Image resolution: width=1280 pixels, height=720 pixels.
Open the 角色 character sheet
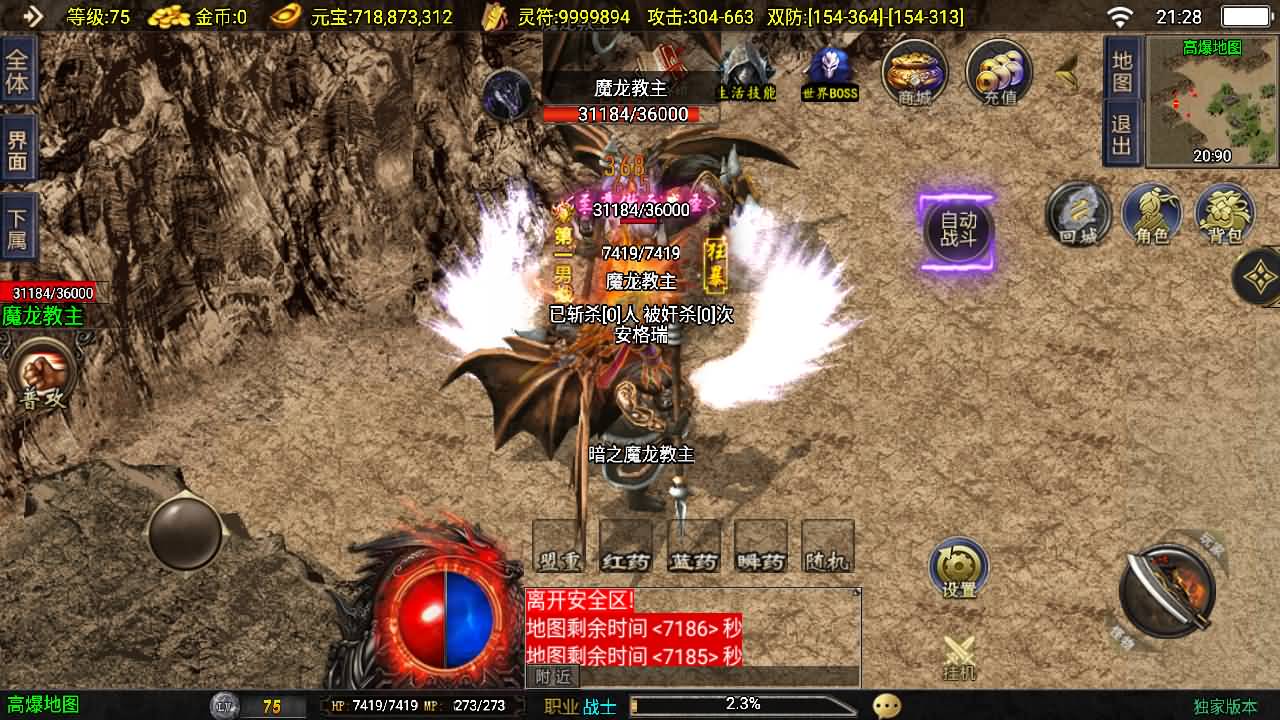pyautogui.click(x=1152, y=213)
